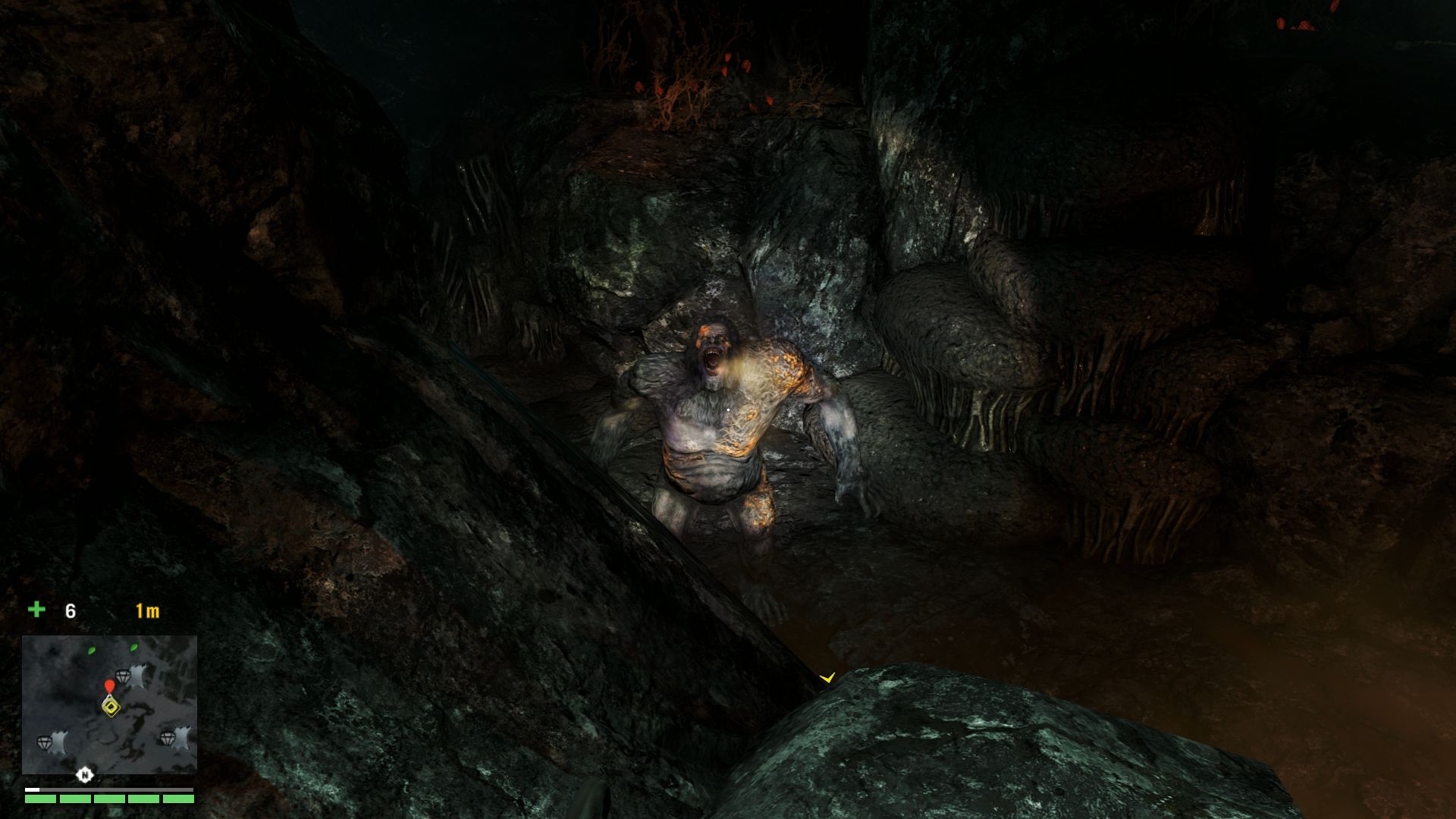1456x819 pixels.
Task: Select the green plus healing syringe icon
Action: [x=36, y=610]
